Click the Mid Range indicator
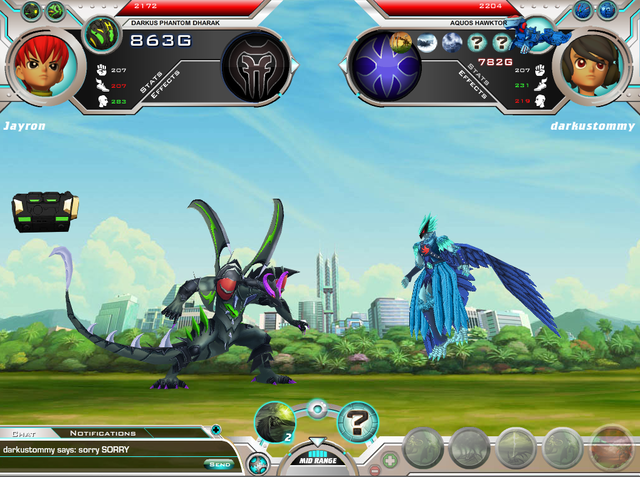Image resolution: width=640 pixels, height=477 pixels. tap(315, 460)
